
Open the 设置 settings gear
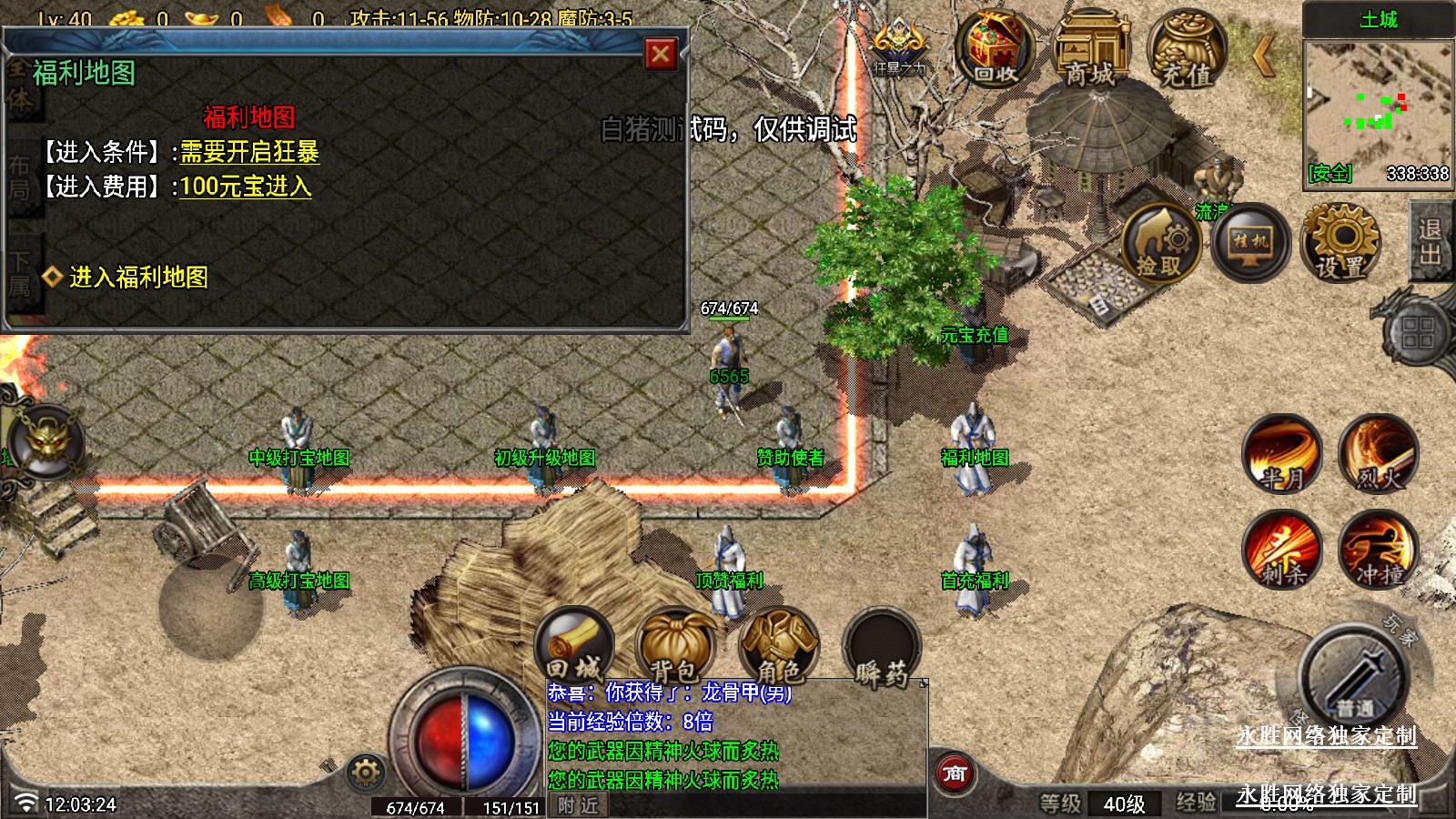point(1340,242)
